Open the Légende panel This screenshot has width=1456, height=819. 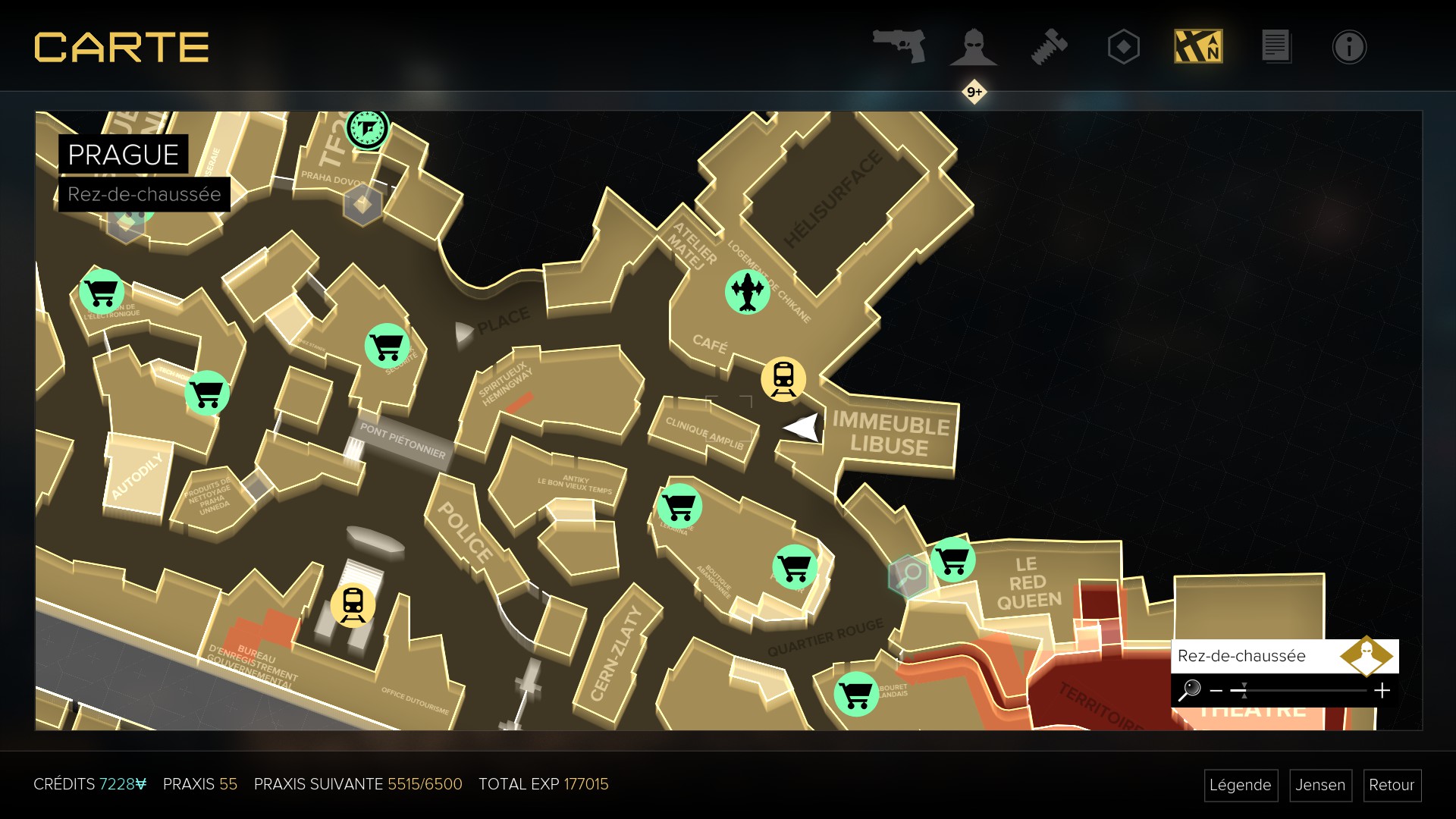tap(1241, 786)
